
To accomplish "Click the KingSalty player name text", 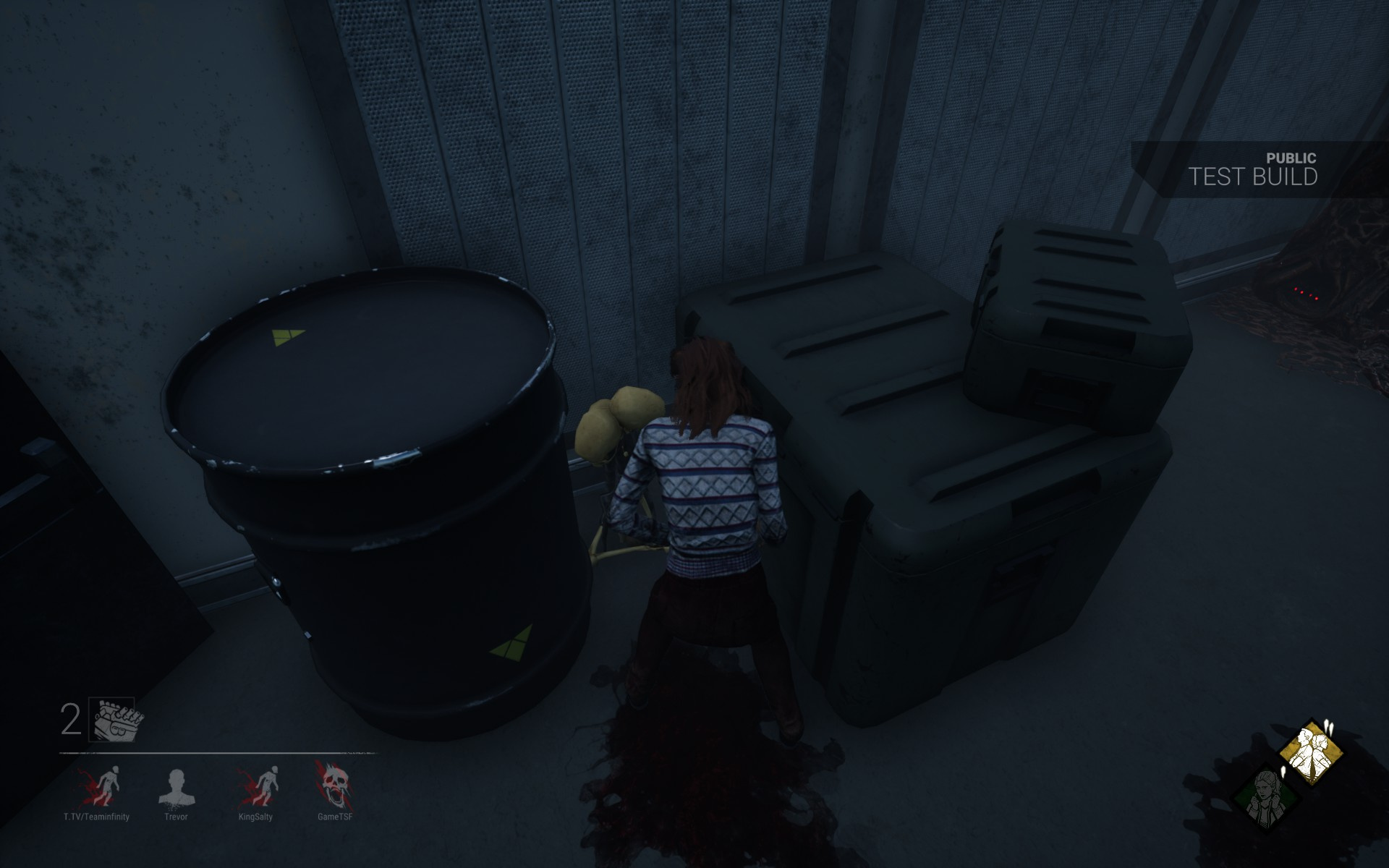I will [255, 816].
